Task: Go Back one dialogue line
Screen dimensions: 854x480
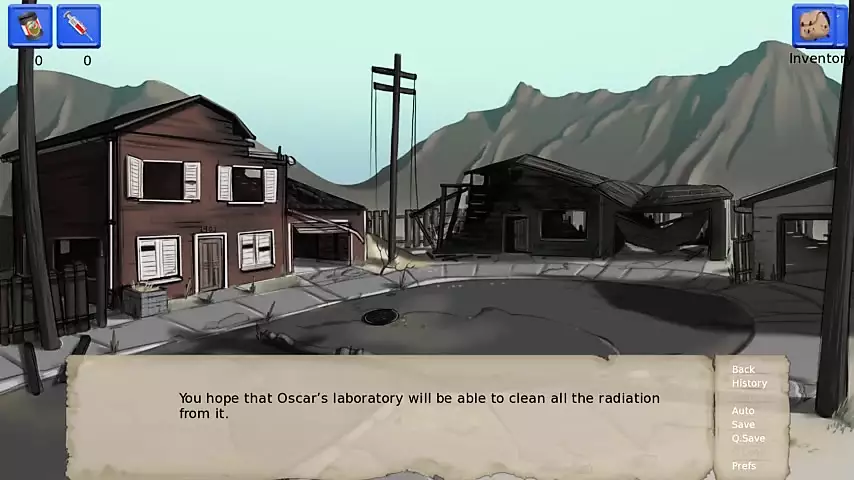Action: pyautogui.click(x=743, y=370)
